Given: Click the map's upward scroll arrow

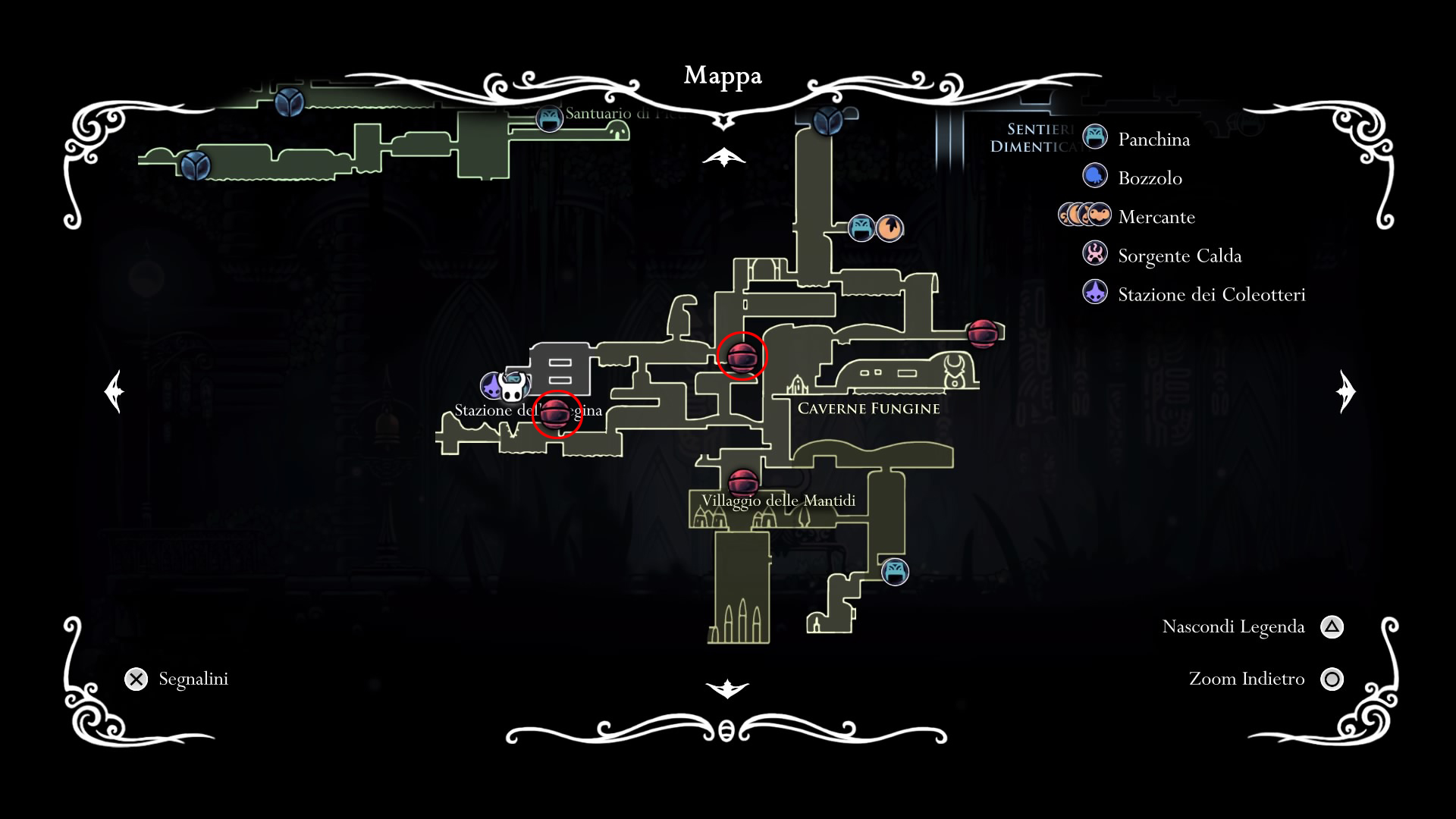Looking at the screenshot, I should pyautogui.click(x=724, y=157).
